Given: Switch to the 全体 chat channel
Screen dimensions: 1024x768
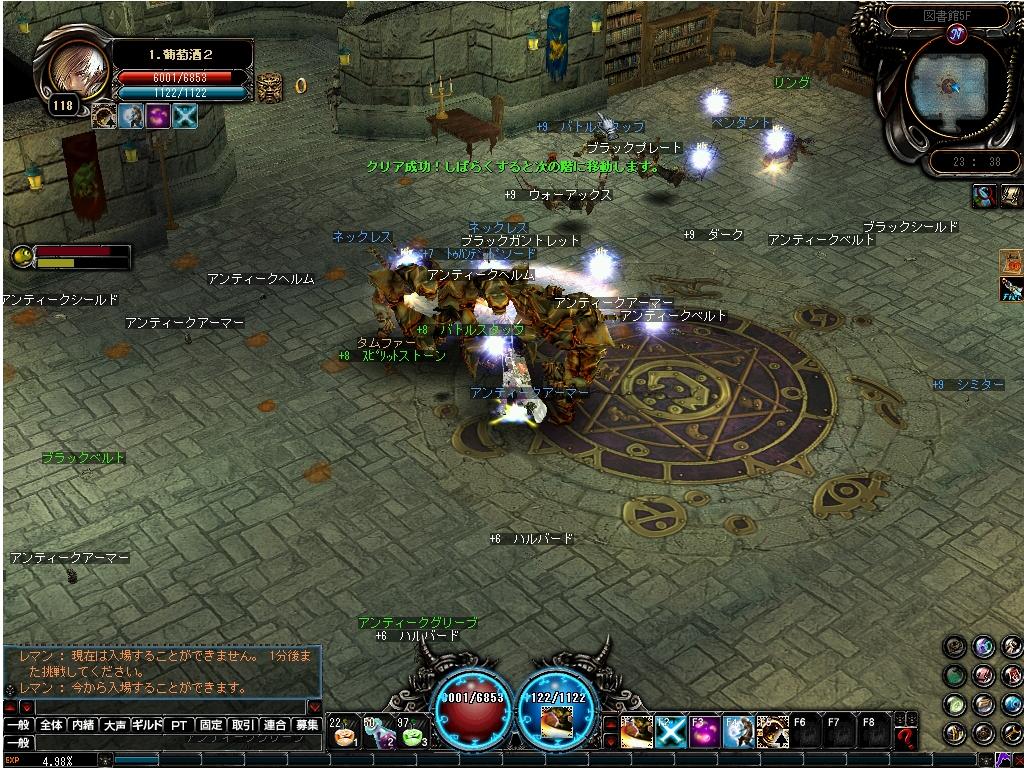Looking at the screenshot, I should 51,725.
